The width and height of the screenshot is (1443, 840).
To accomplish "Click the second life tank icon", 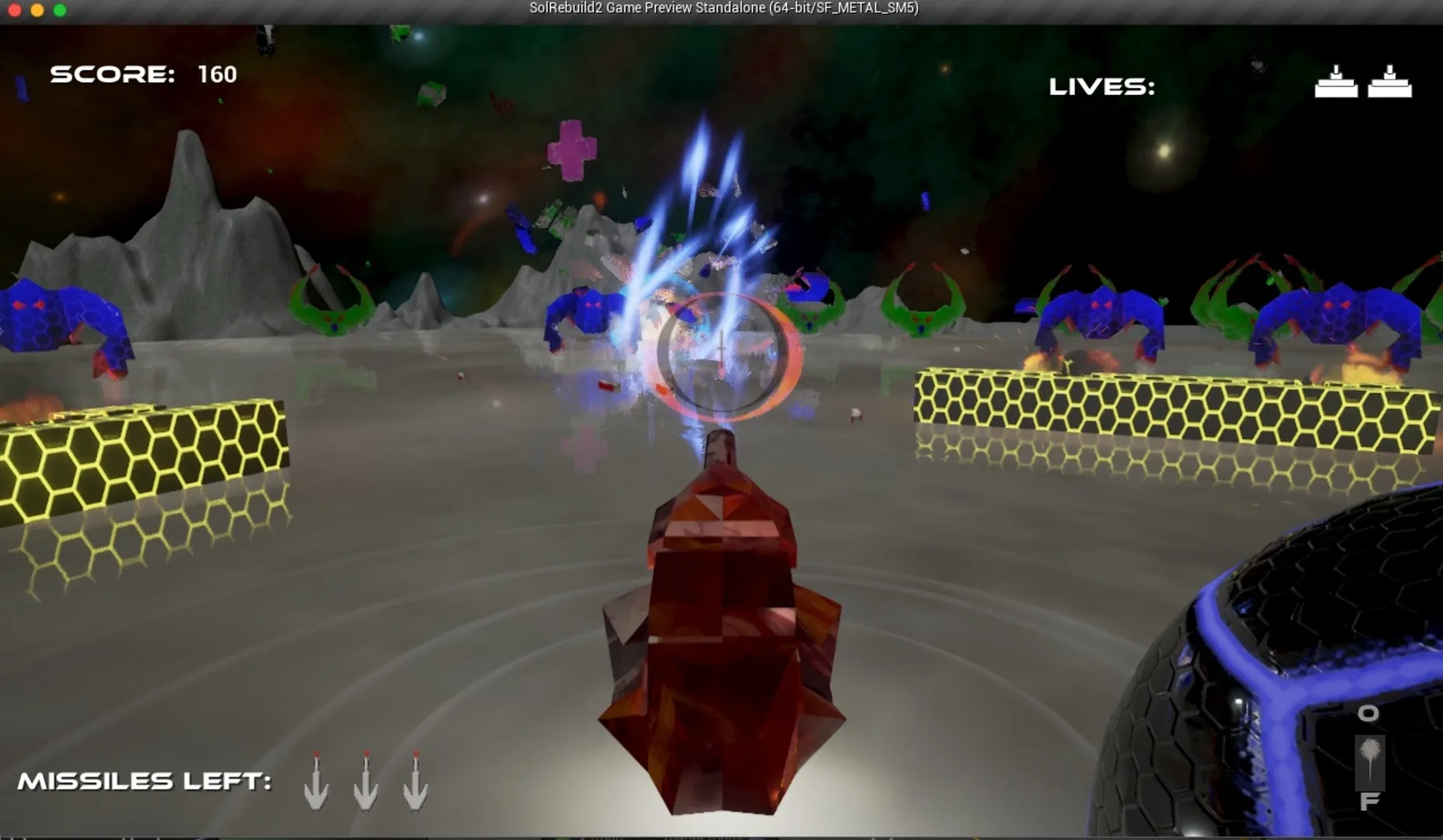I will 1392,82.
